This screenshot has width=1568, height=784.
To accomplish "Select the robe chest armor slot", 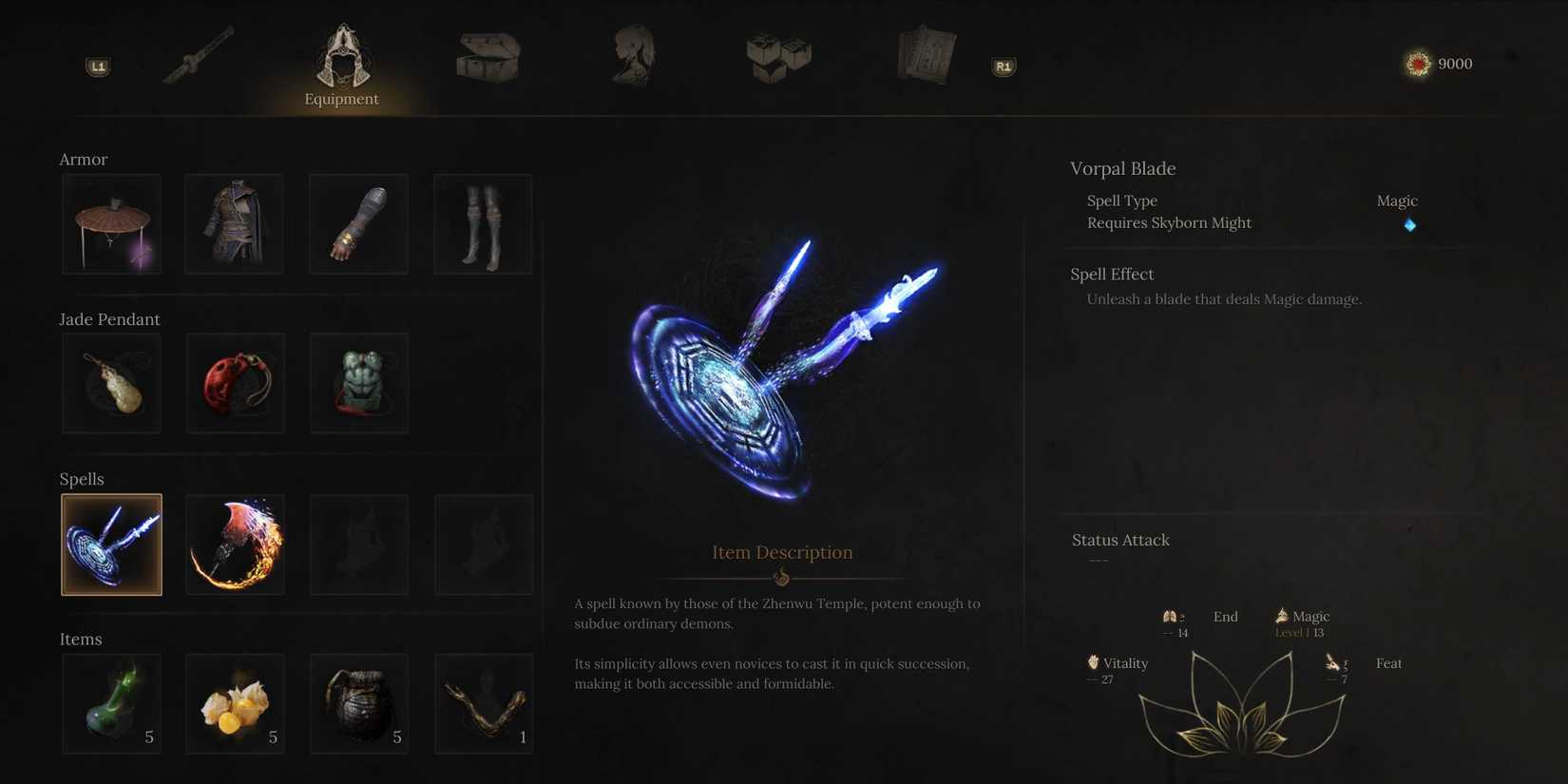I will [234, 223].
